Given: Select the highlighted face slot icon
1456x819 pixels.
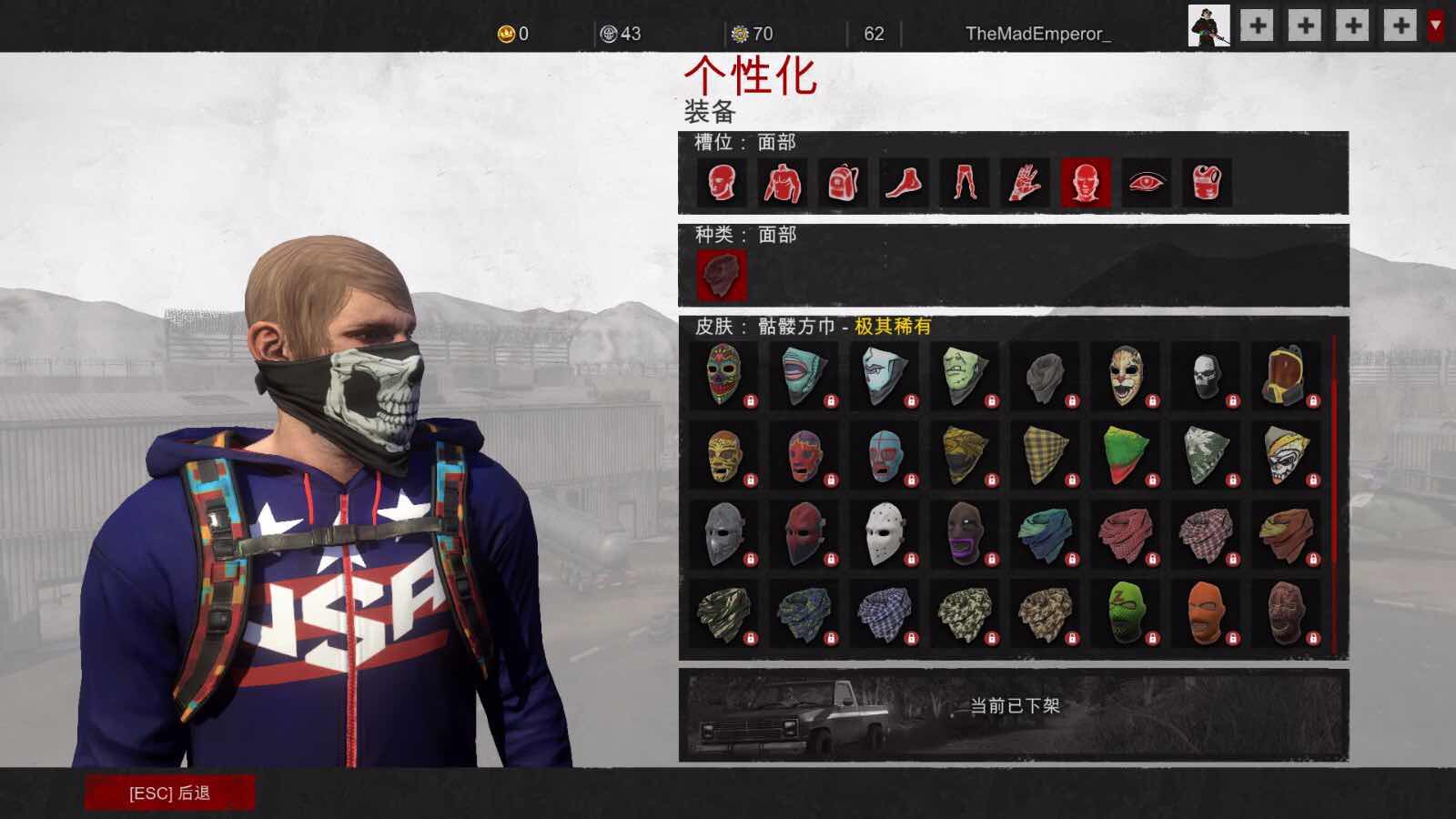Looking at the screenshot, I should coord(1084,183).
